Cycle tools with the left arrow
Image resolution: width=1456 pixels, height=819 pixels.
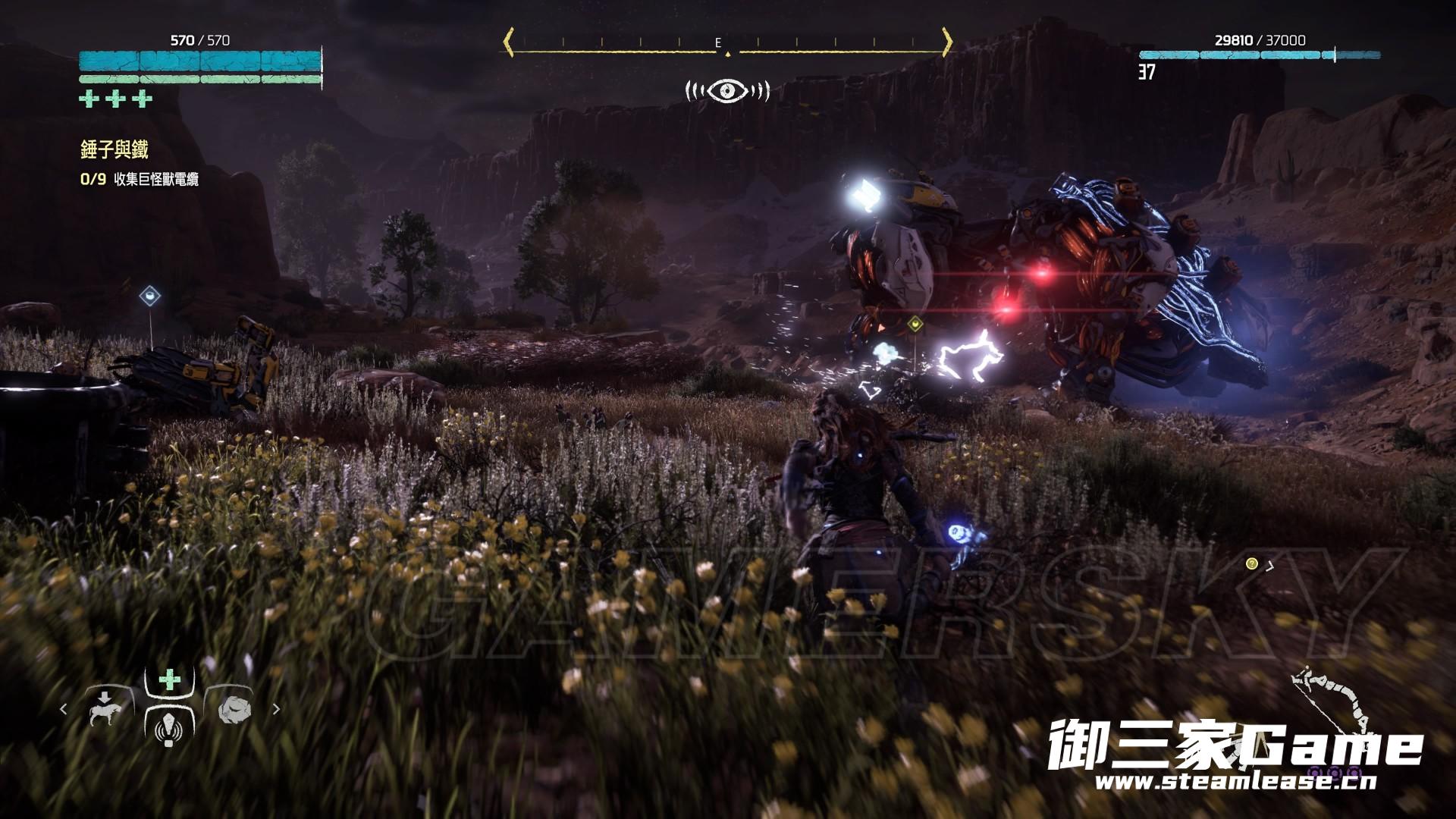pyautogui.click(x=64, y=709)
